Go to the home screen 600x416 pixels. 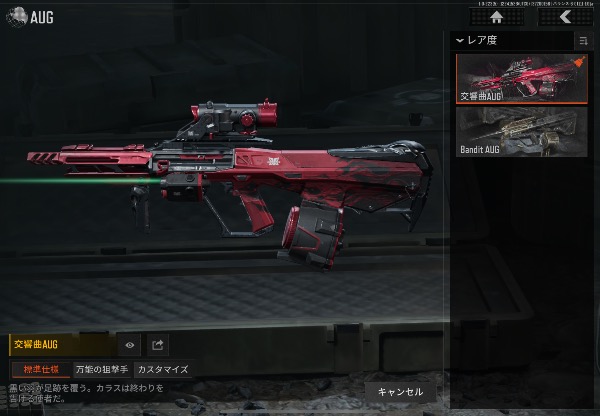[x=494, y=17]
